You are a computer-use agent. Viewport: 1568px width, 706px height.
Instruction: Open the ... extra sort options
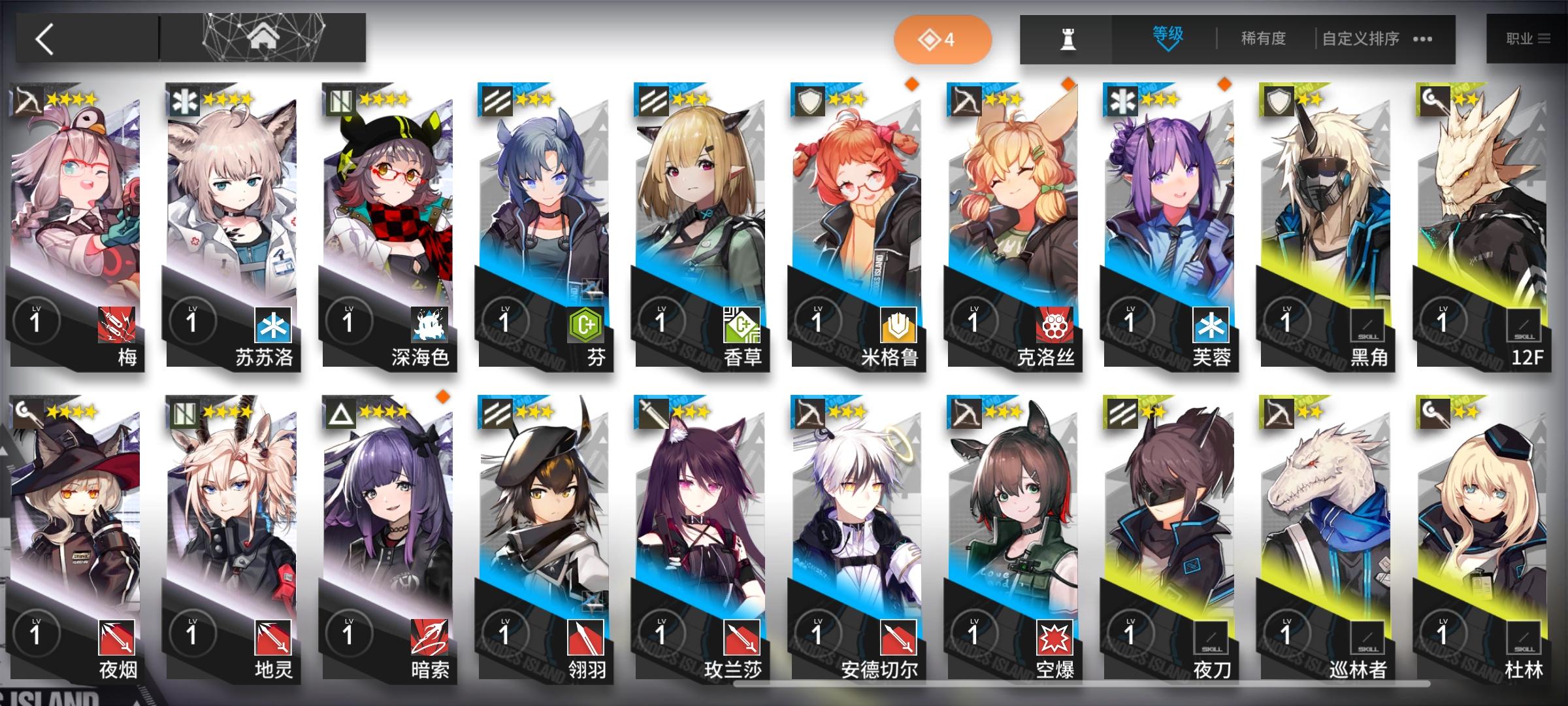tap(1422, 39)
